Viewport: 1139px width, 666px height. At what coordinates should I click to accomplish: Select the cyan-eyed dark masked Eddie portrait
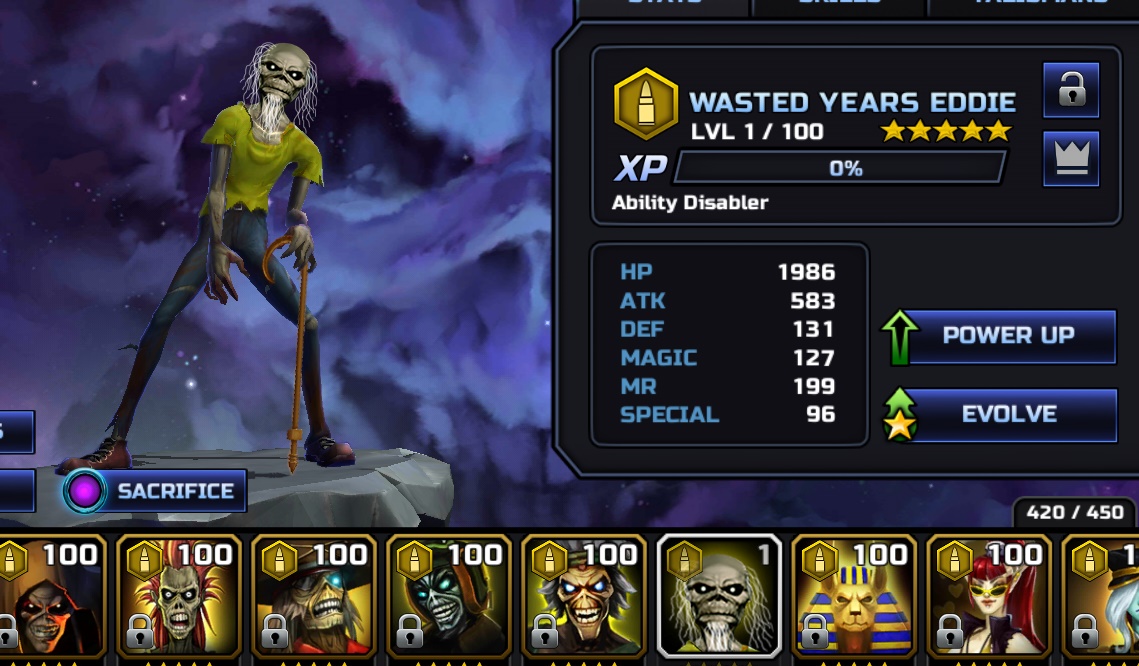click(x=449, y=598)
